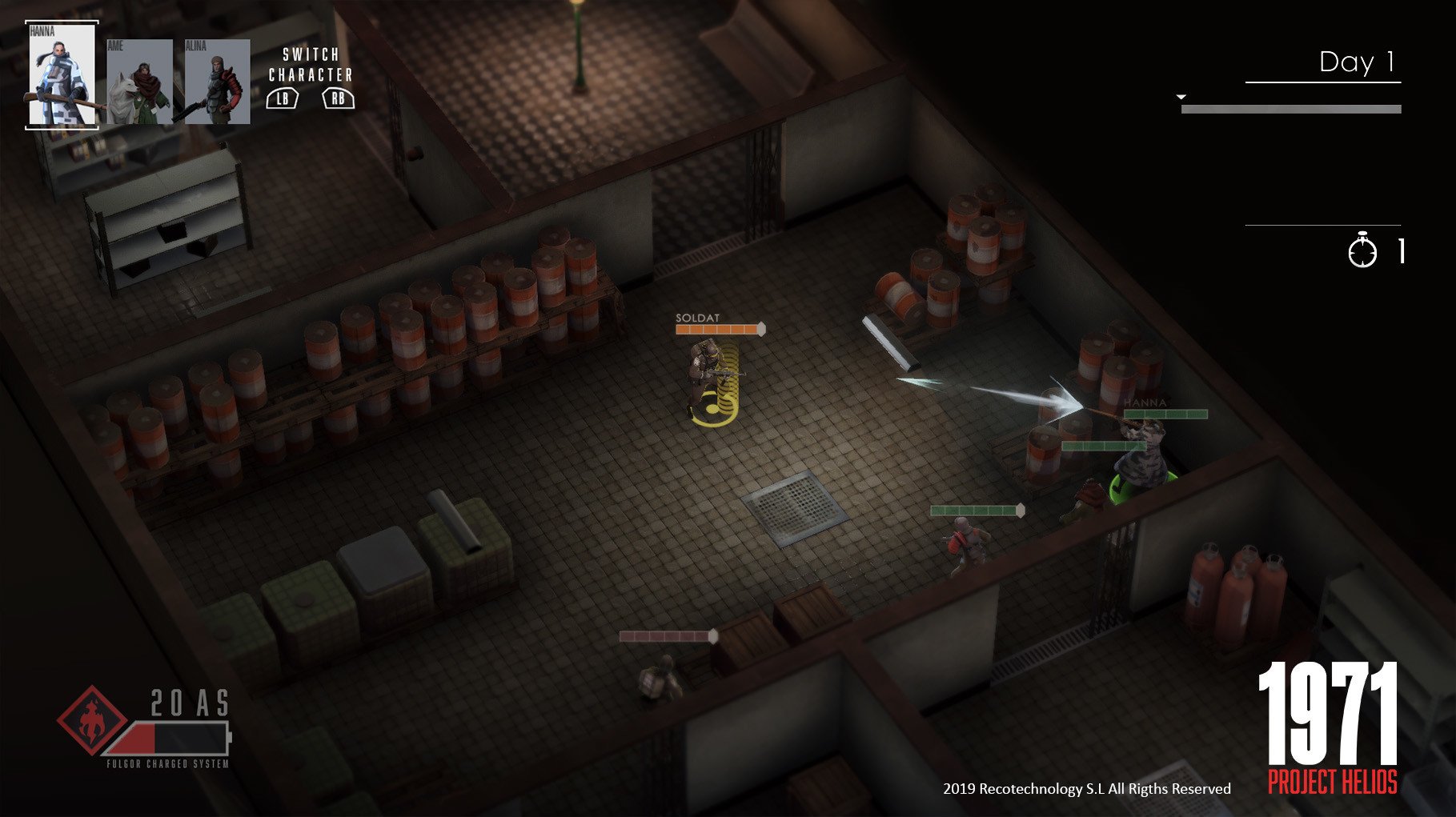Target the highlighted Soldat enemy
The image size is (1456, 817).
click(x=707, y=376)
